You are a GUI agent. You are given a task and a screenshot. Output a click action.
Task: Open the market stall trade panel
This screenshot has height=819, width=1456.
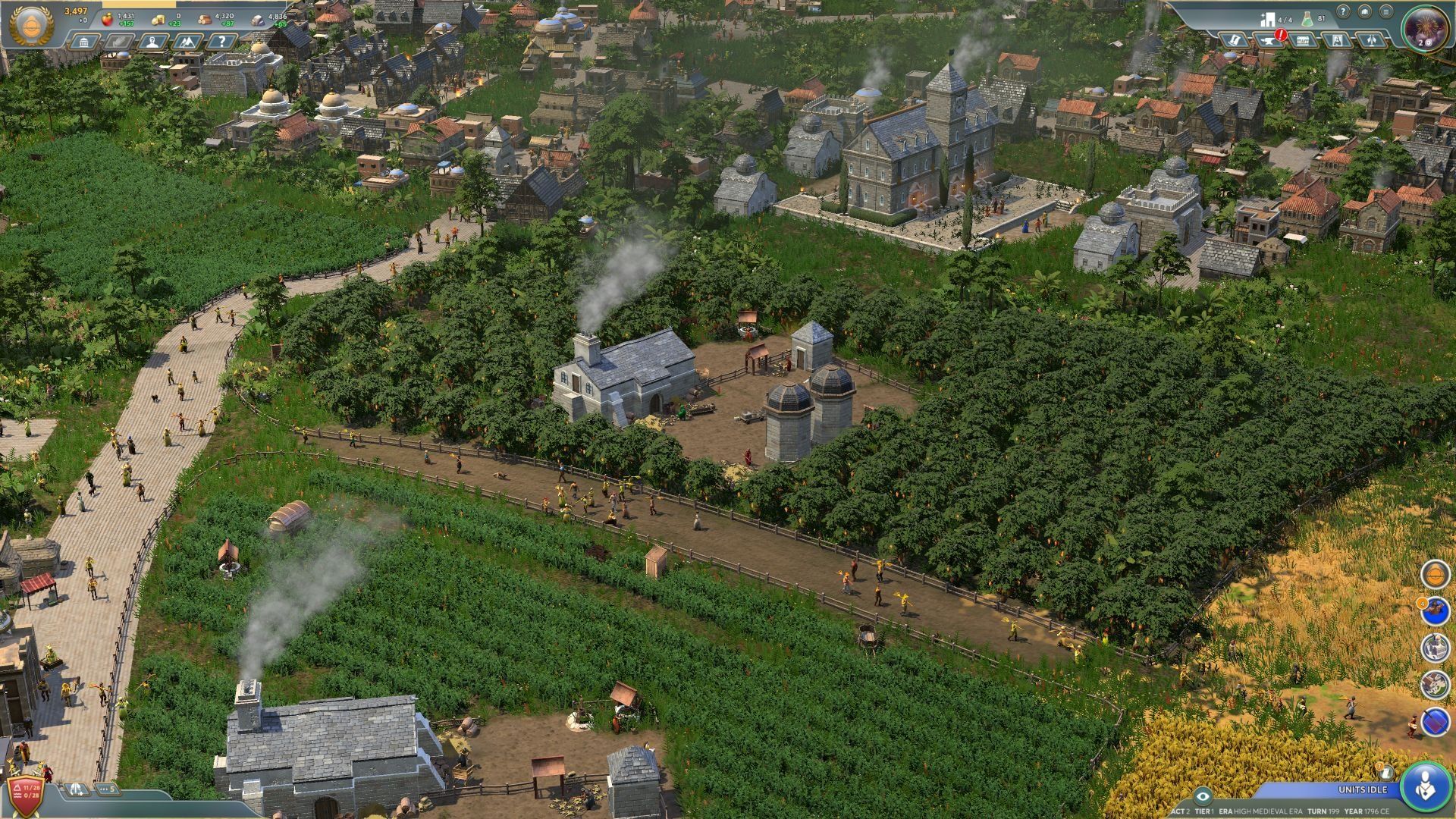click(1303, 39)
